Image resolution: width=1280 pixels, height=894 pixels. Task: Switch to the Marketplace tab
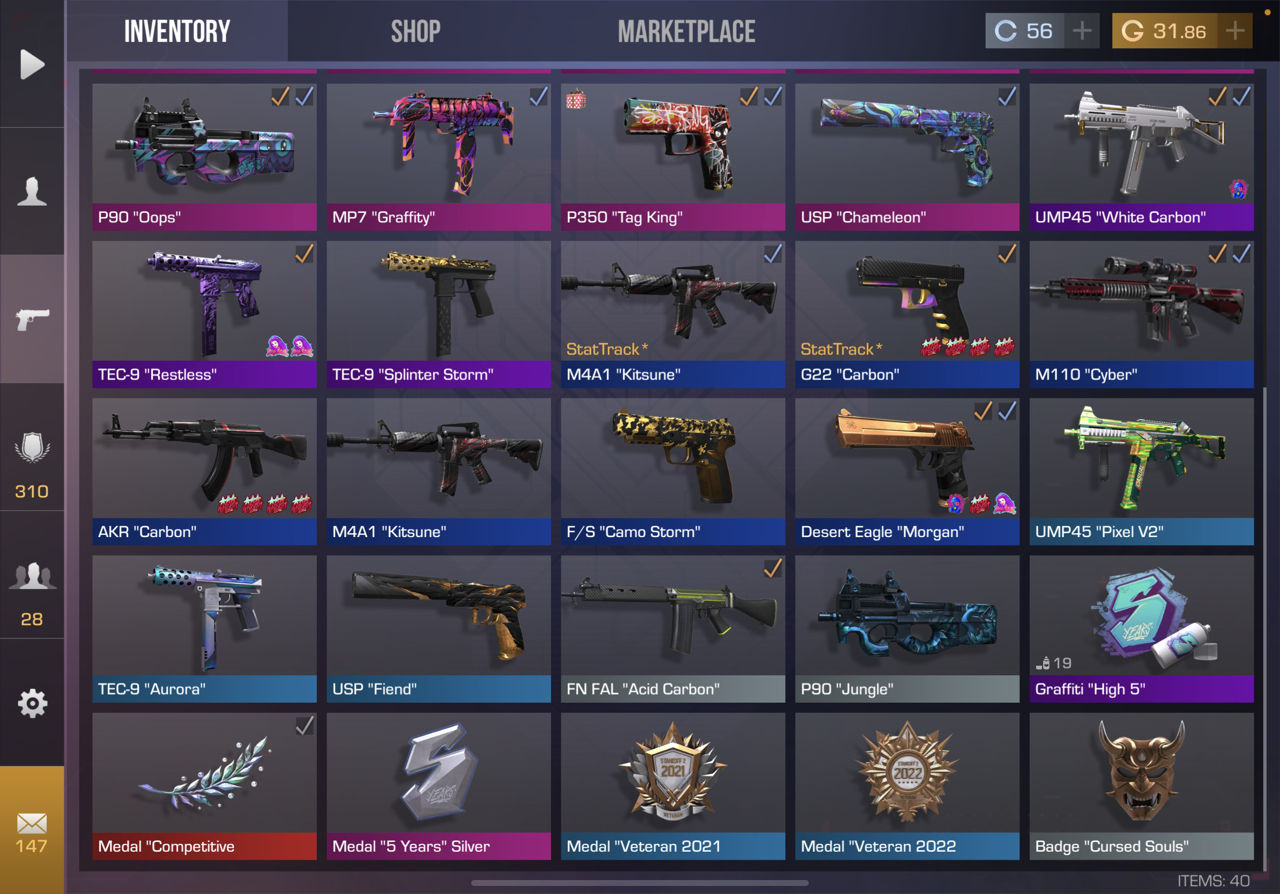tap(687, 31)
